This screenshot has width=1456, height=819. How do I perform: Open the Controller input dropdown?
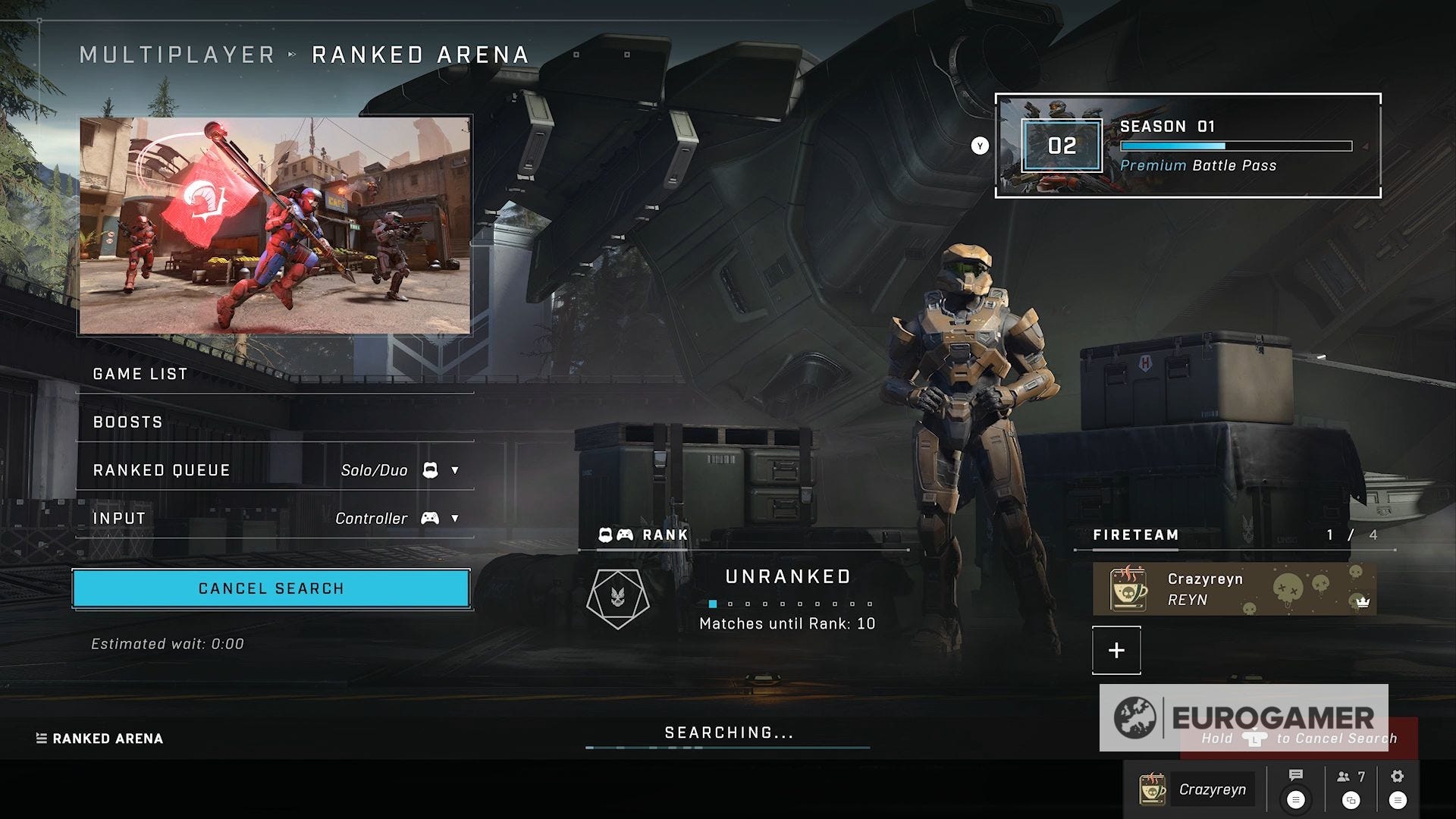pos(454,519)
